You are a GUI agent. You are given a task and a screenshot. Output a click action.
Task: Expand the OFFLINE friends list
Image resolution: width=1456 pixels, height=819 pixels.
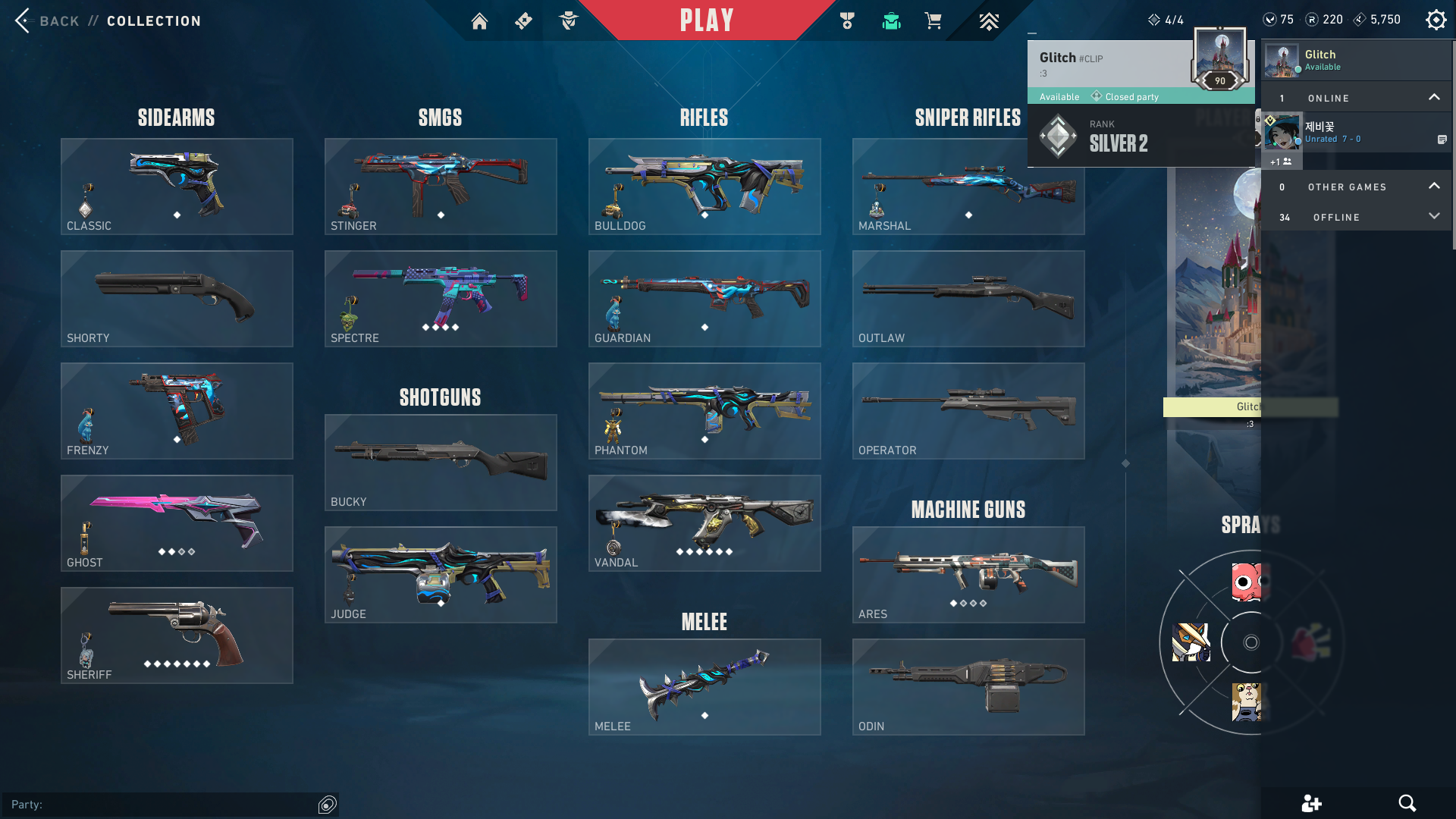[1435, 216]
